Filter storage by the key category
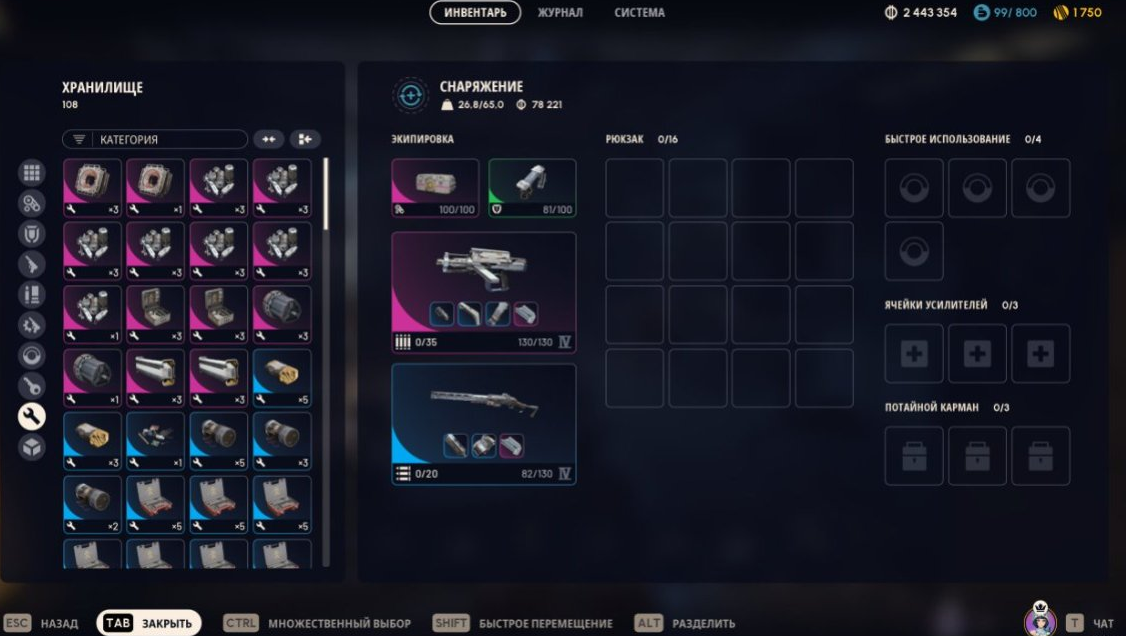This screenshot has height=636, width=1126. [32, 386]
